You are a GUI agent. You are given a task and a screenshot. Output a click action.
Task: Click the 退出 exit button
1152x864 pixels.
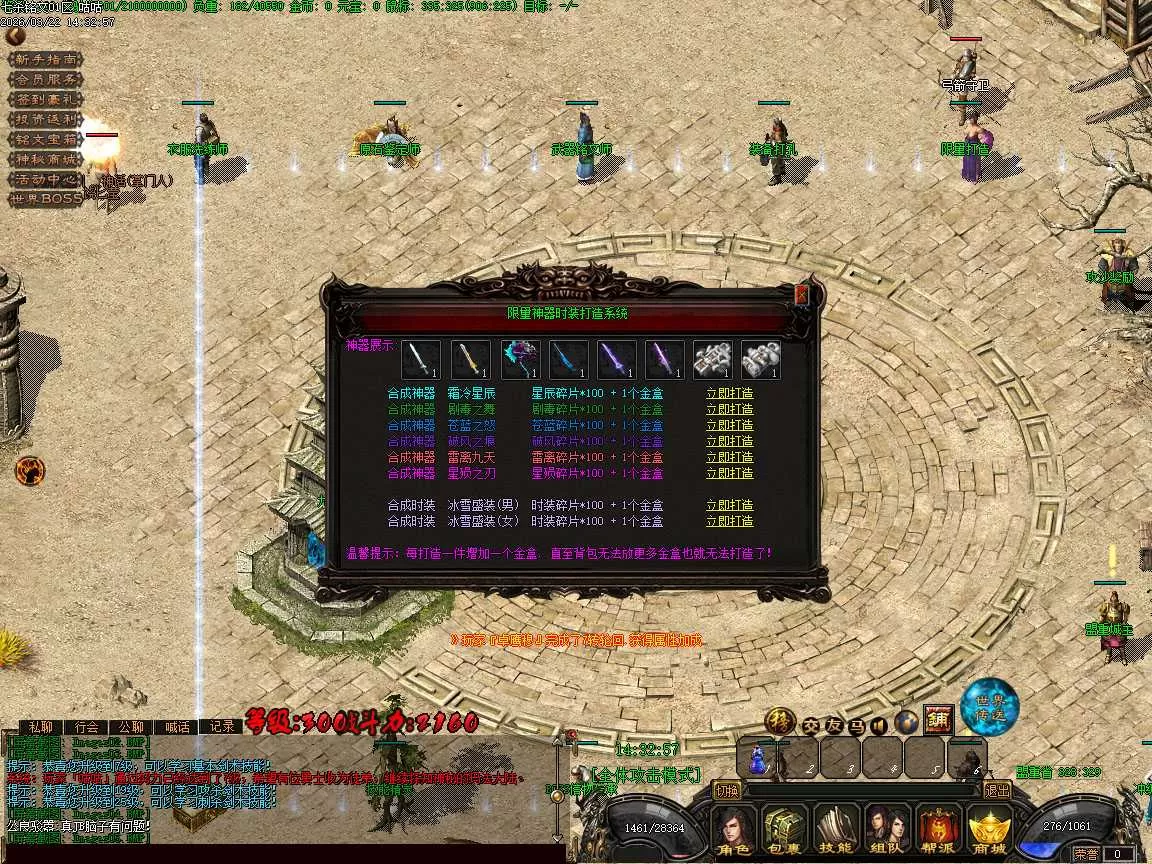click(997, 790)
